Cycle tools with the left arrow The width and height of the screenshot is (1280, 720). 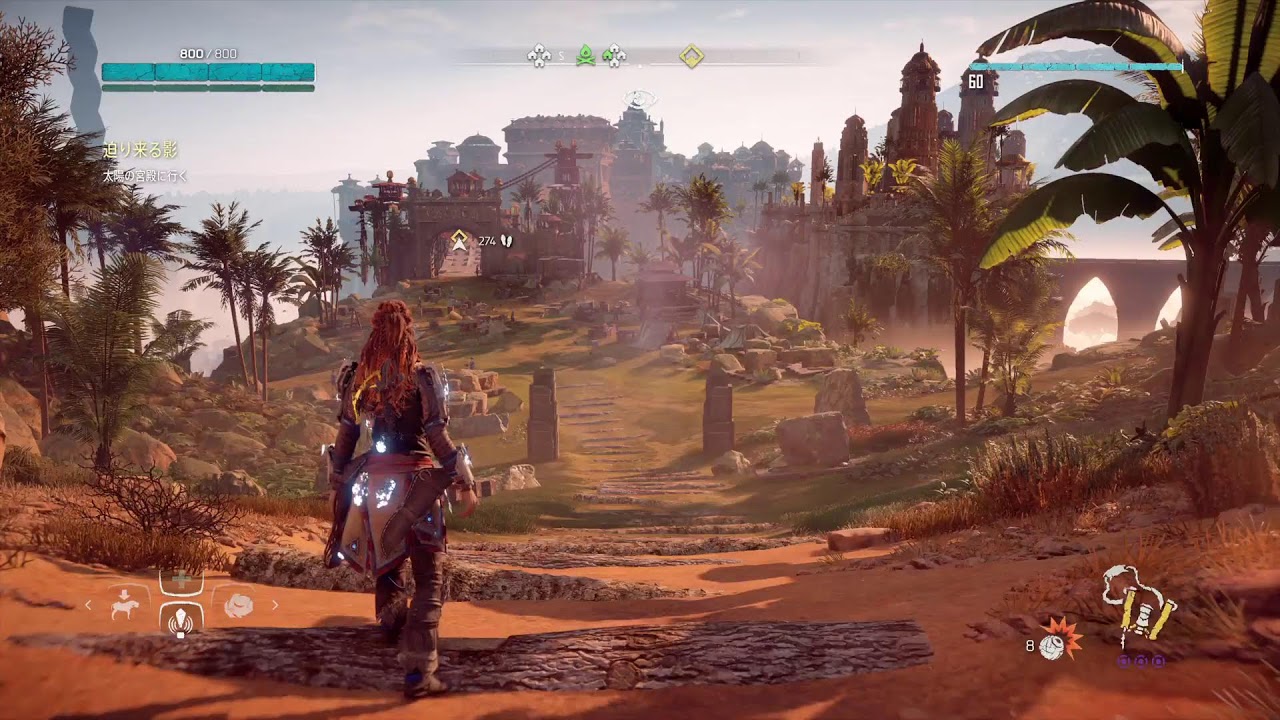click(88, 605)
